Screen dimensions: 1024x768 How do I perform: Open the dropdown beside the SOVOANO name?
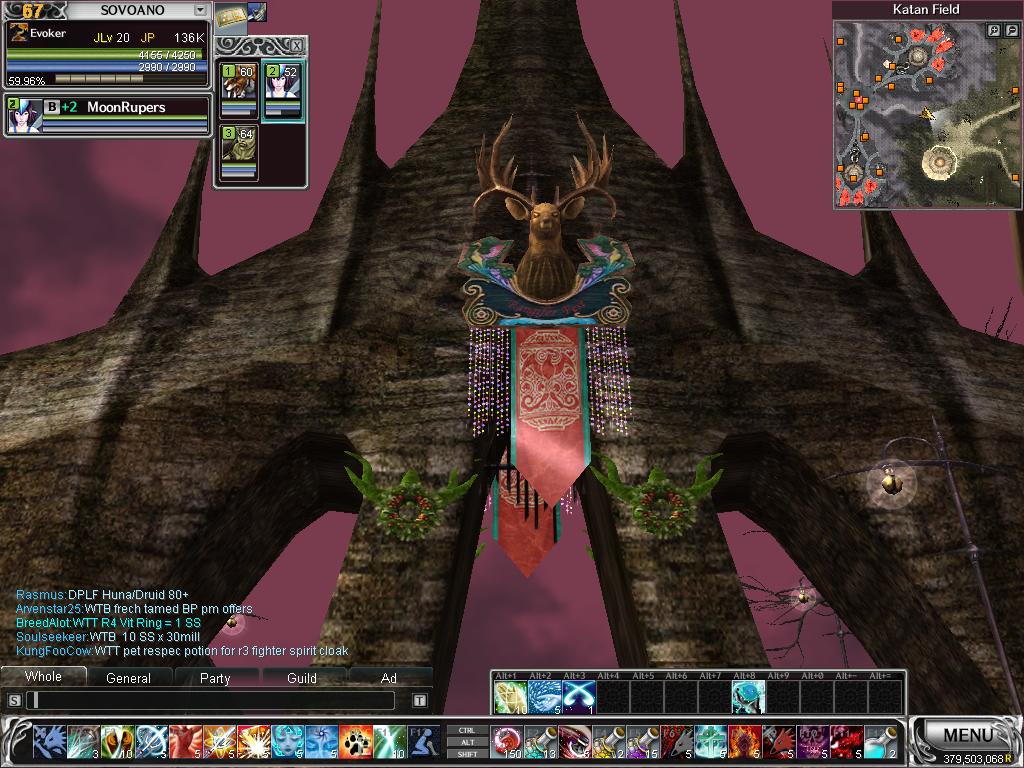click(200, 10)
